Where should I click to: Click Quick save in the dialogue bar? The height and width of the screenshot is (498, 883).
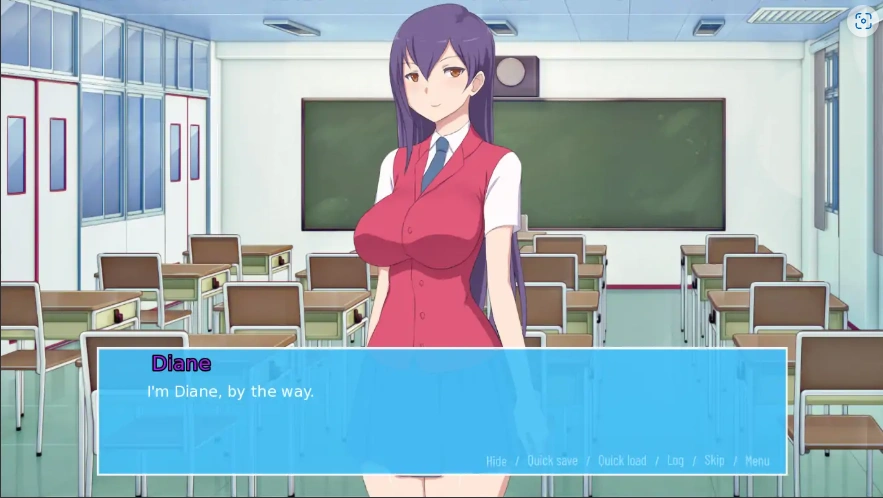tap(552, 461)
